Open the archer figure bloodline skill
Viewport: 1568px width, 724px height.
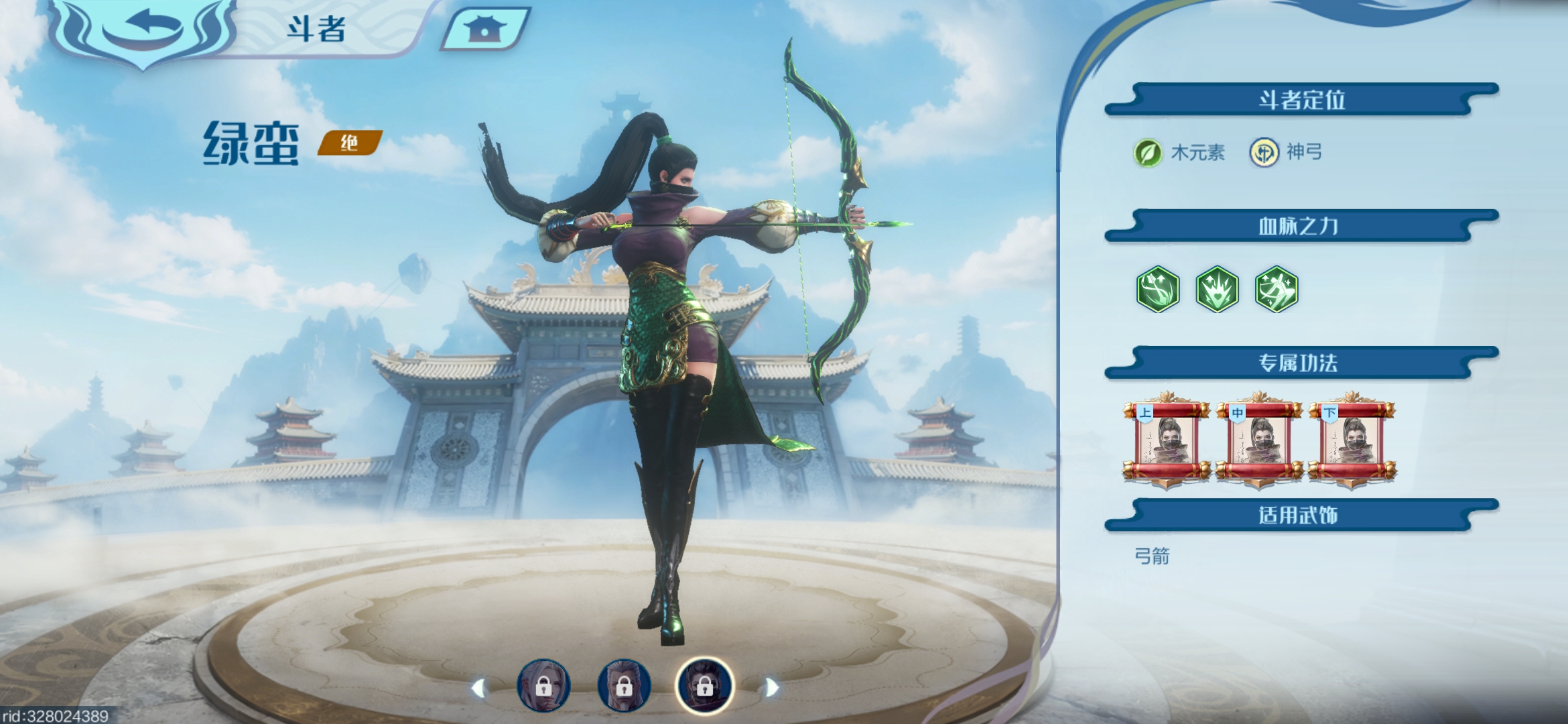(x=1277, y=290)
